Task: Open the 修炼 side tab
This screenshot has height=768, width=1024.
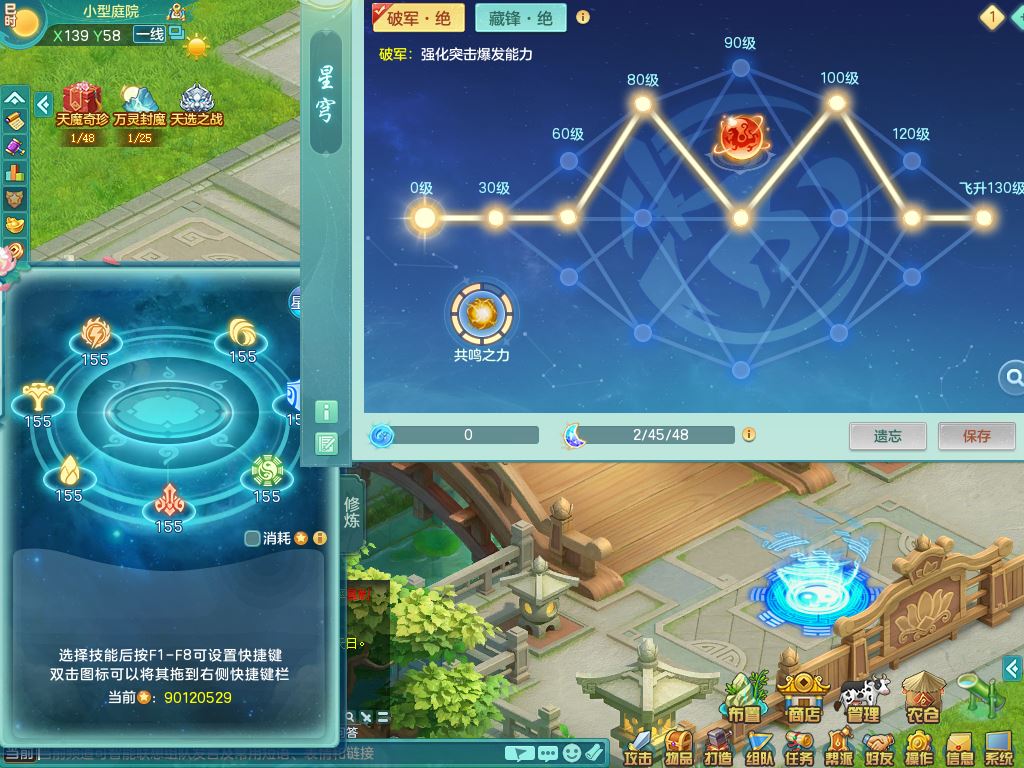Action: [352, 512]
